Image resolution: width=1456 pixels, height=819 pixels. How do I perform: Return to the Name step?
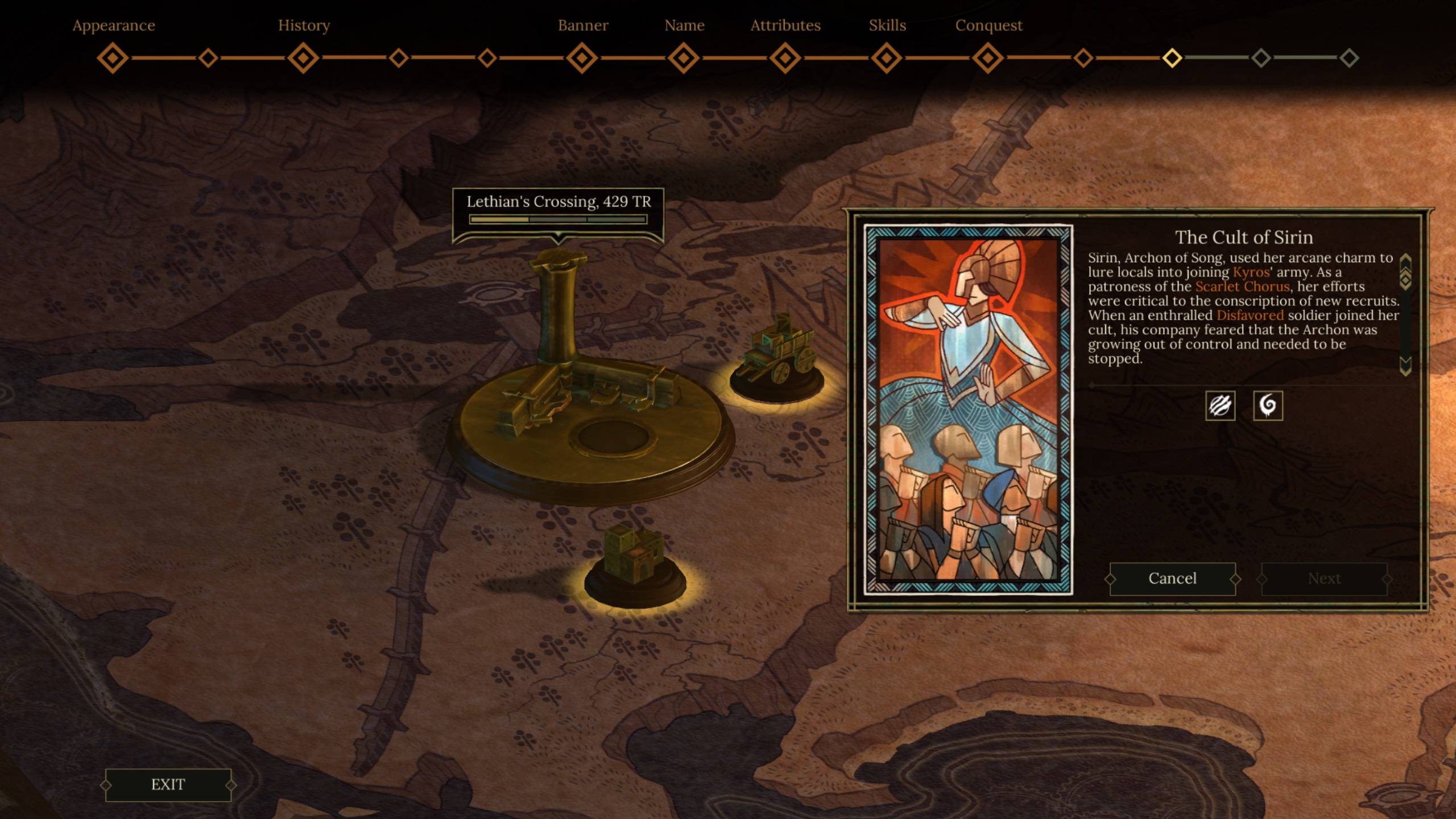coord(684,58)
